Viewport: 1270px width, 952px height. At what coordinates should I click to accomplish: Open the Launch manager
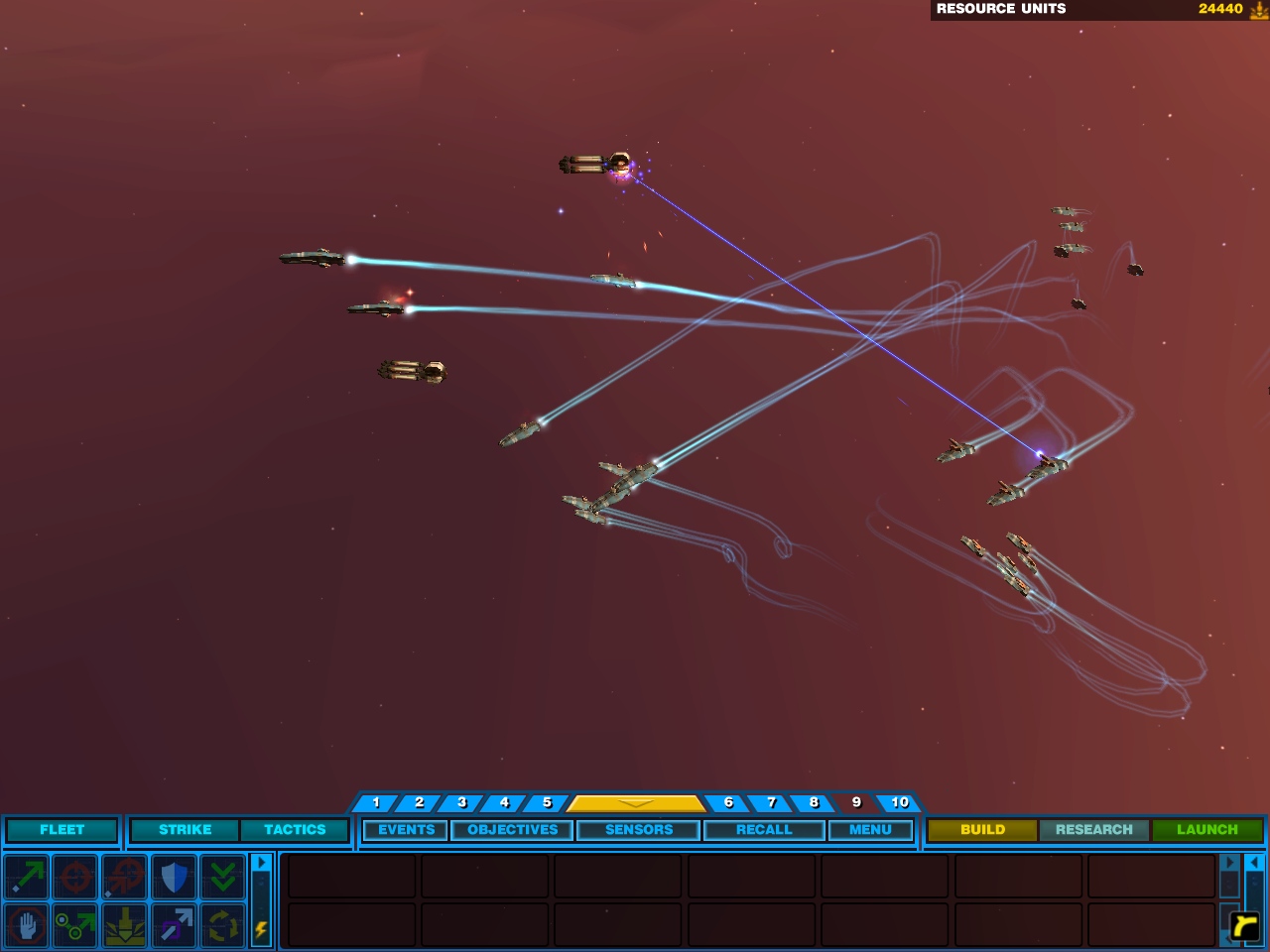point(1206,830)
